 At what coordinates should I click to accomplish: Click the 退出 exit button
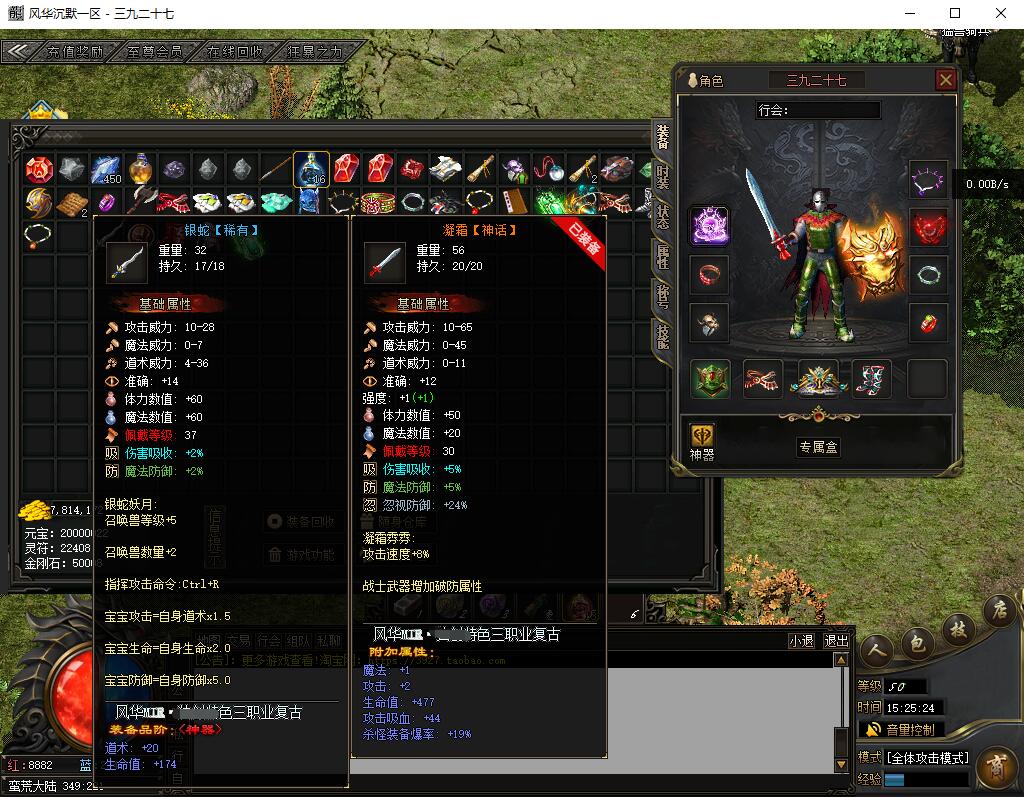pyautogui.click(x=837, y=641)
